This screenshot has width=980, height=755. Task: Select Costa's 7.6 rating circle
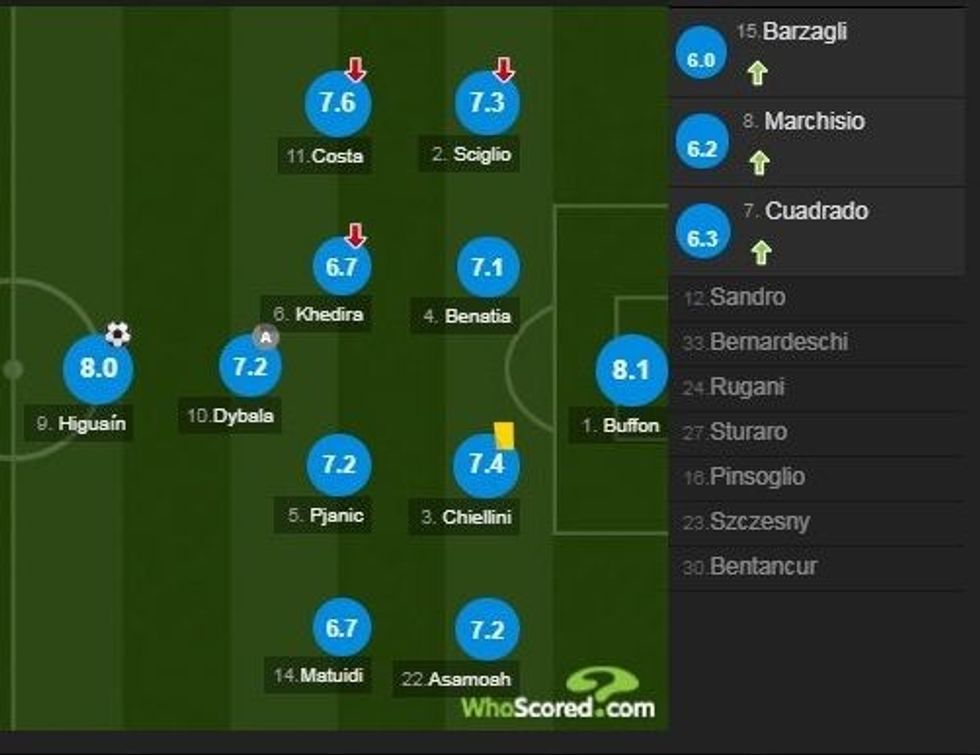coord(338,103)
